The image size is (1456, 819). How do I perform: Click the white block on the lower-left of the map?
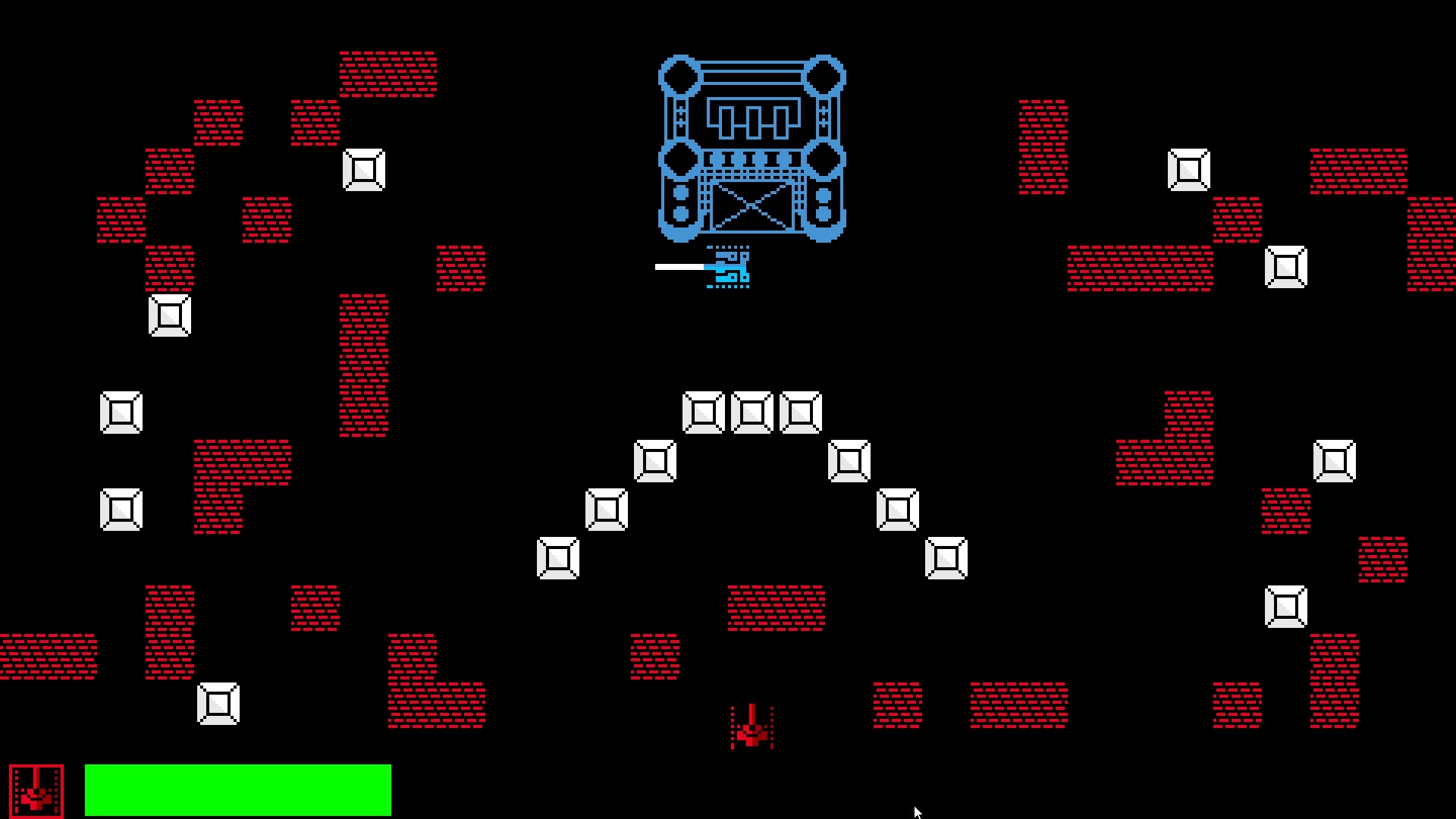pos(220,704)
